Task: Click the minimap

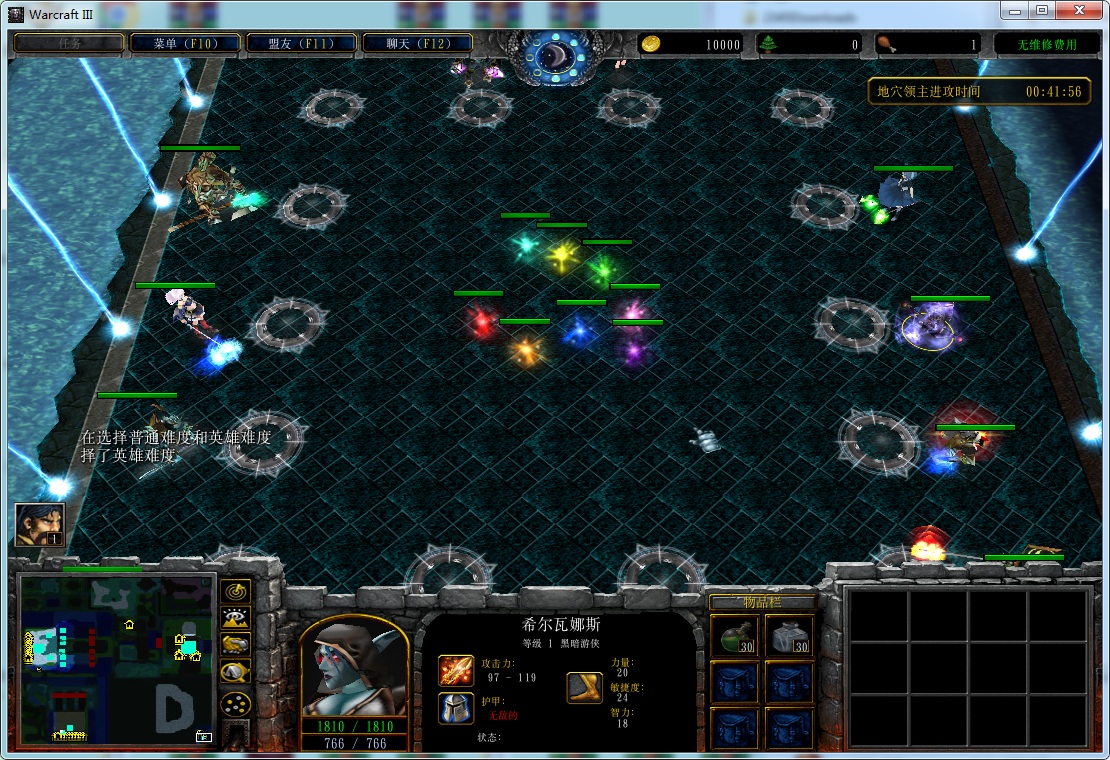Action: click(117, 658)
